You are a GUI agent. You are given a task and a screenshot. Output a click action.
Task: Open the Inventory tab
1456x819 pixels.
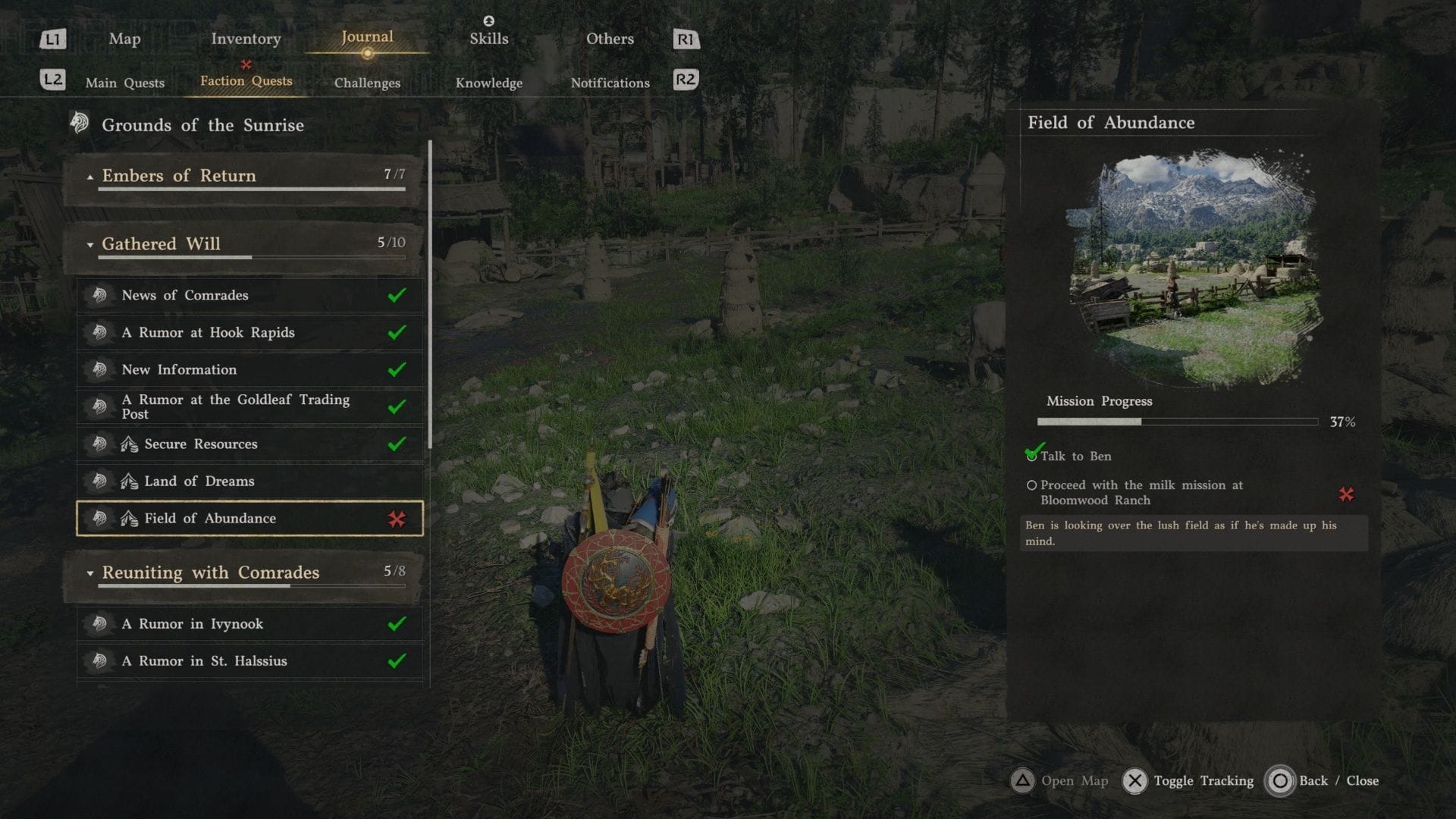[246, 39]
